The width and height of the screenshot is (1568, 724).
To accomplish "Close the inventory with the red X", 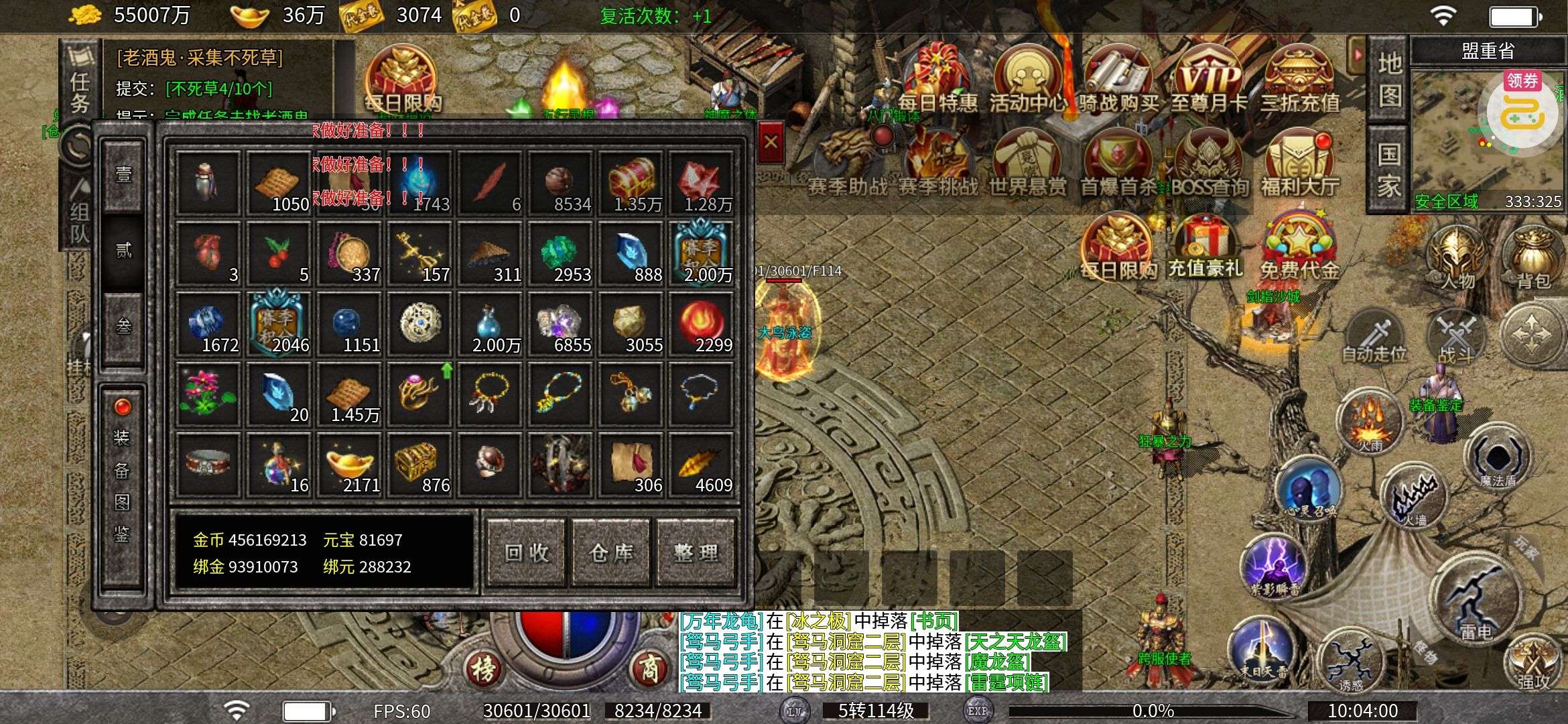I will pos(771,142).
